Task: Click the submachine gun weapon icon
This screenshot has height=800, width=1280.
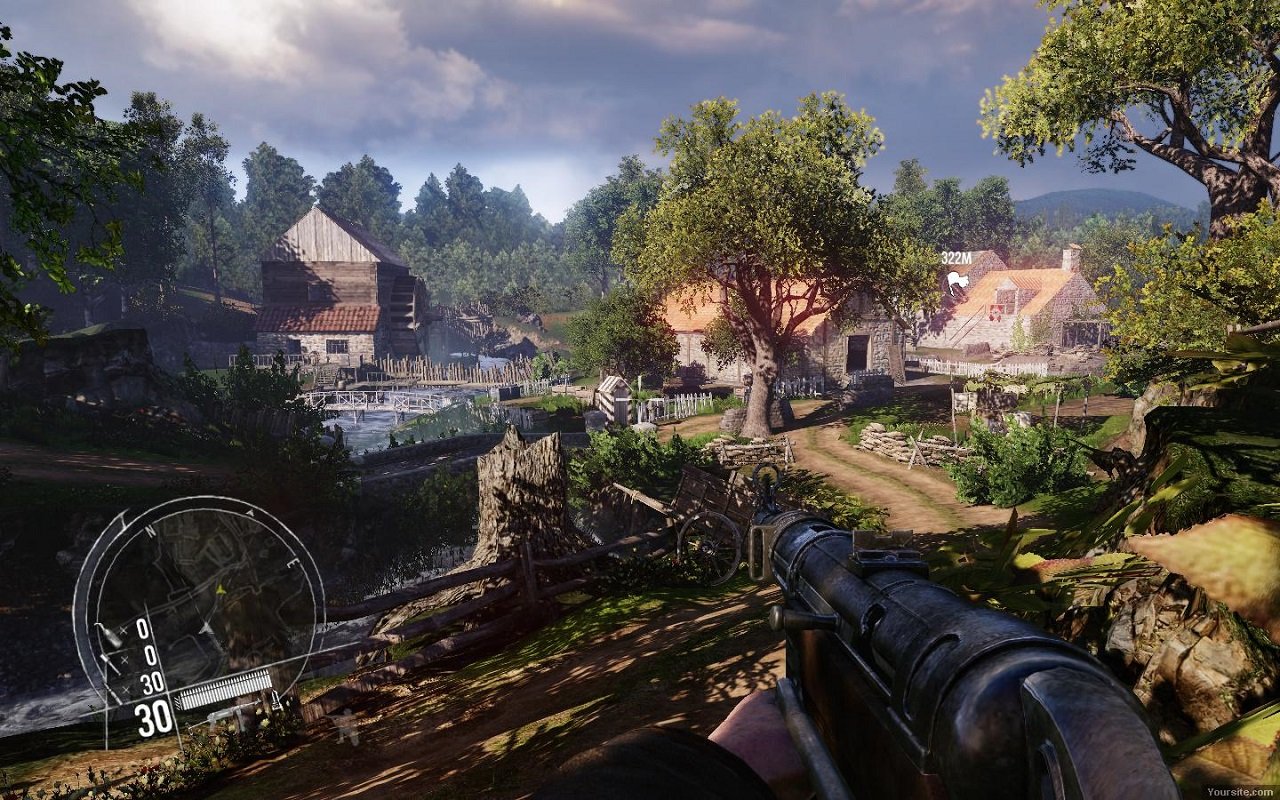Action: tap(228, 714)
